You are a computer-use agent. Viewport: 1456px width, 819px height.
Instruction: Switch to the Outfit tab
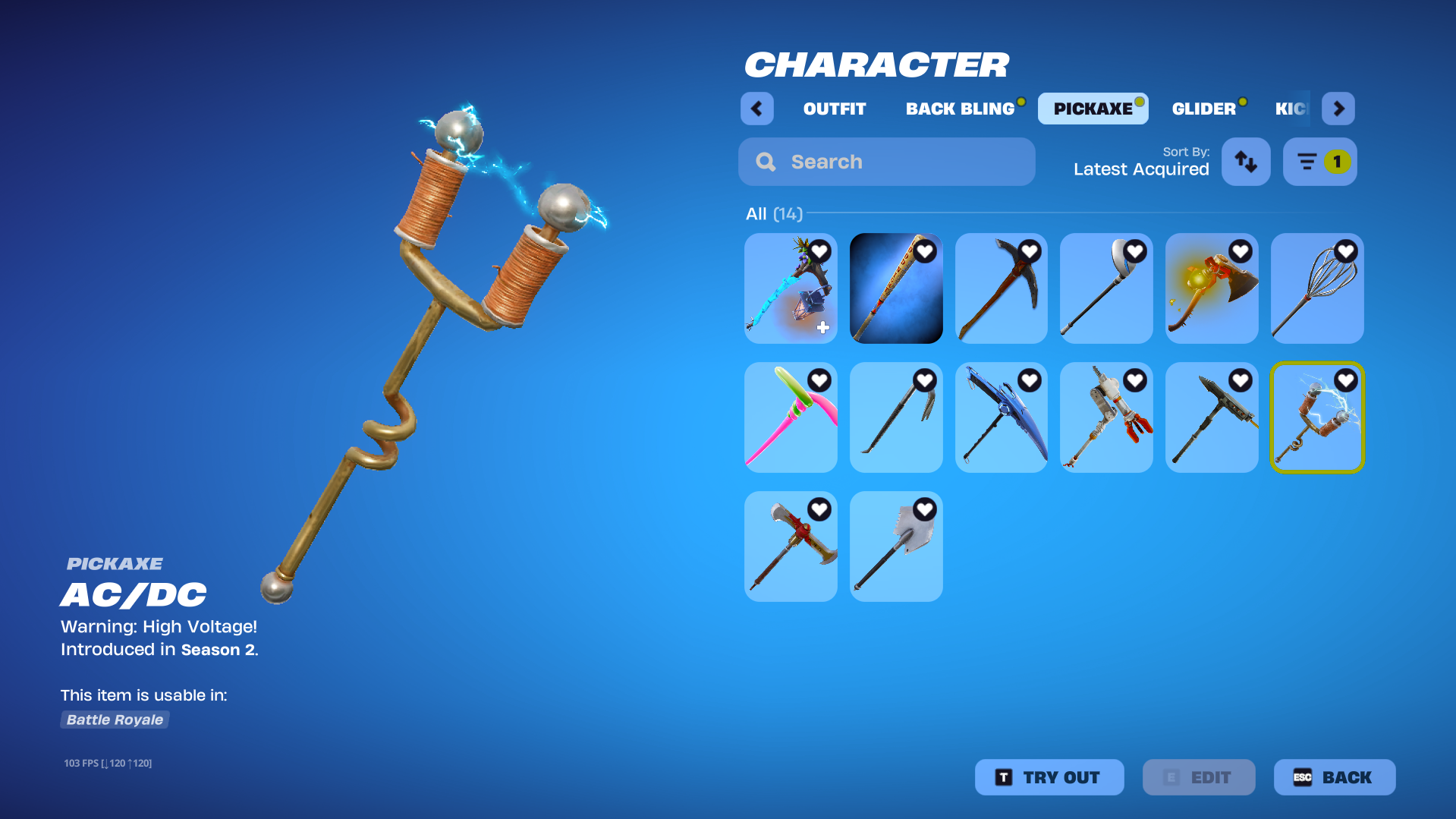pos(834,109)
